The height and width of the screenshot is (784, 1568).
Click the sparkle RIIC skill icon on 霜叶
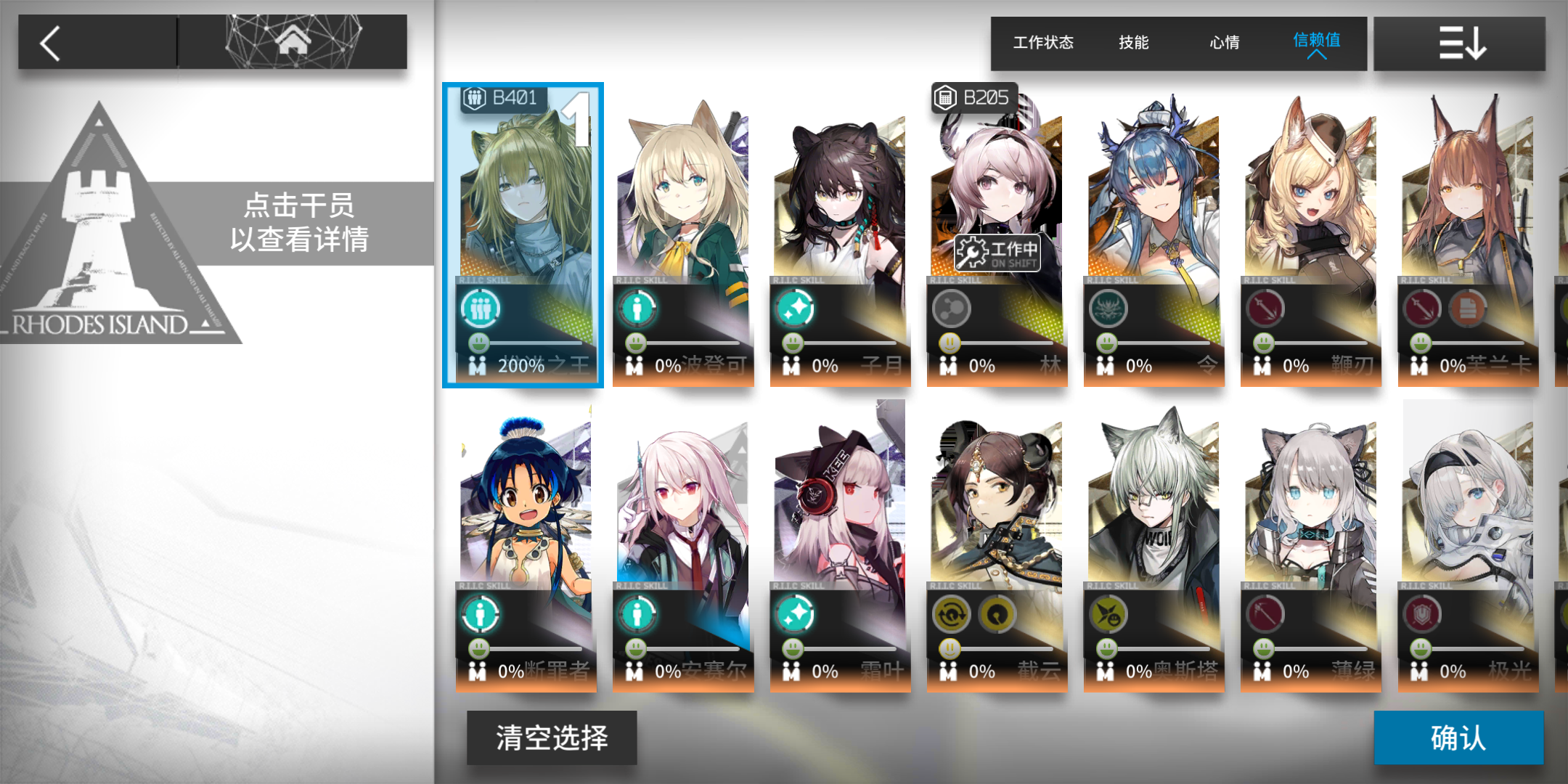click(793, 613)
